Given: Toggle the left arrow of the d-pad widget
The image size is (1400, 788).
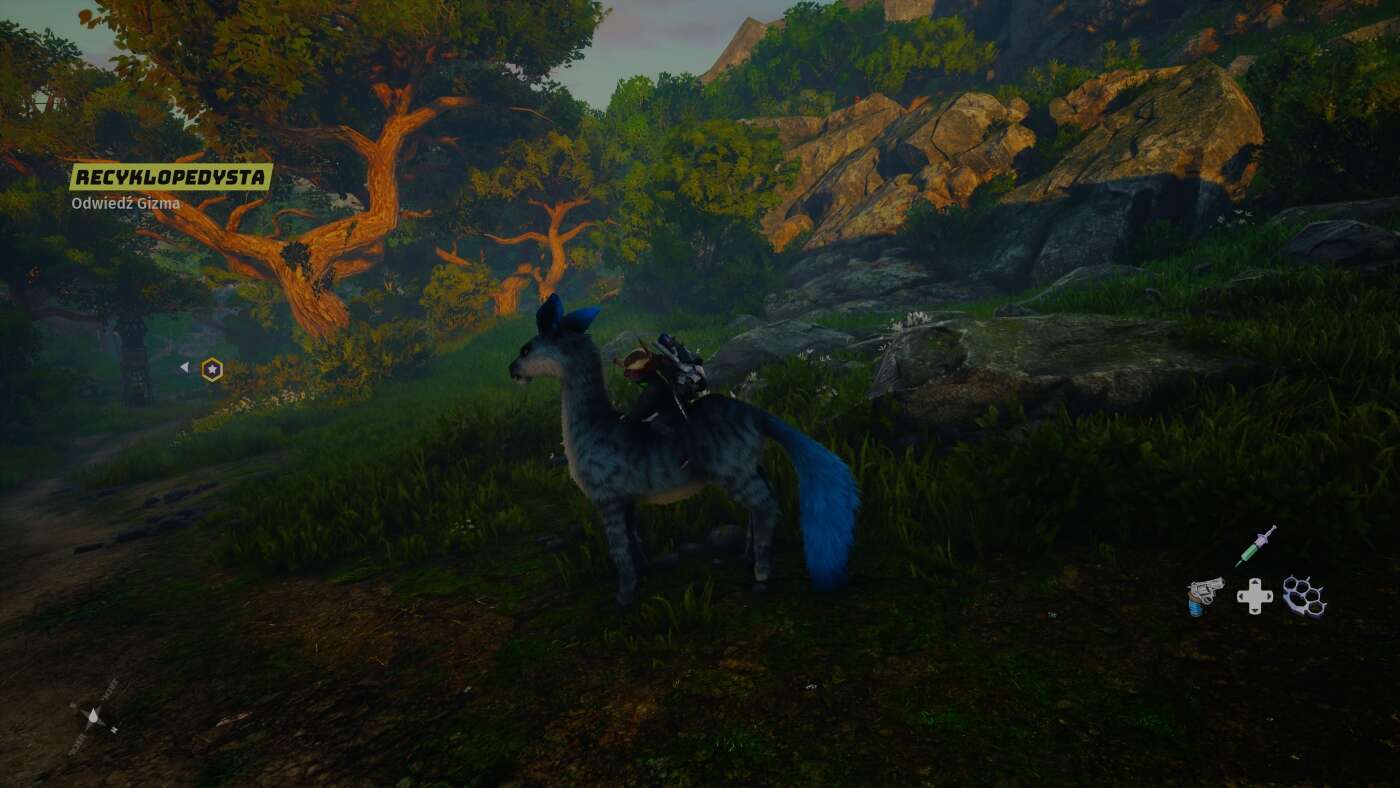Looking at the screenshot, I should click(x=1240, y=596).
